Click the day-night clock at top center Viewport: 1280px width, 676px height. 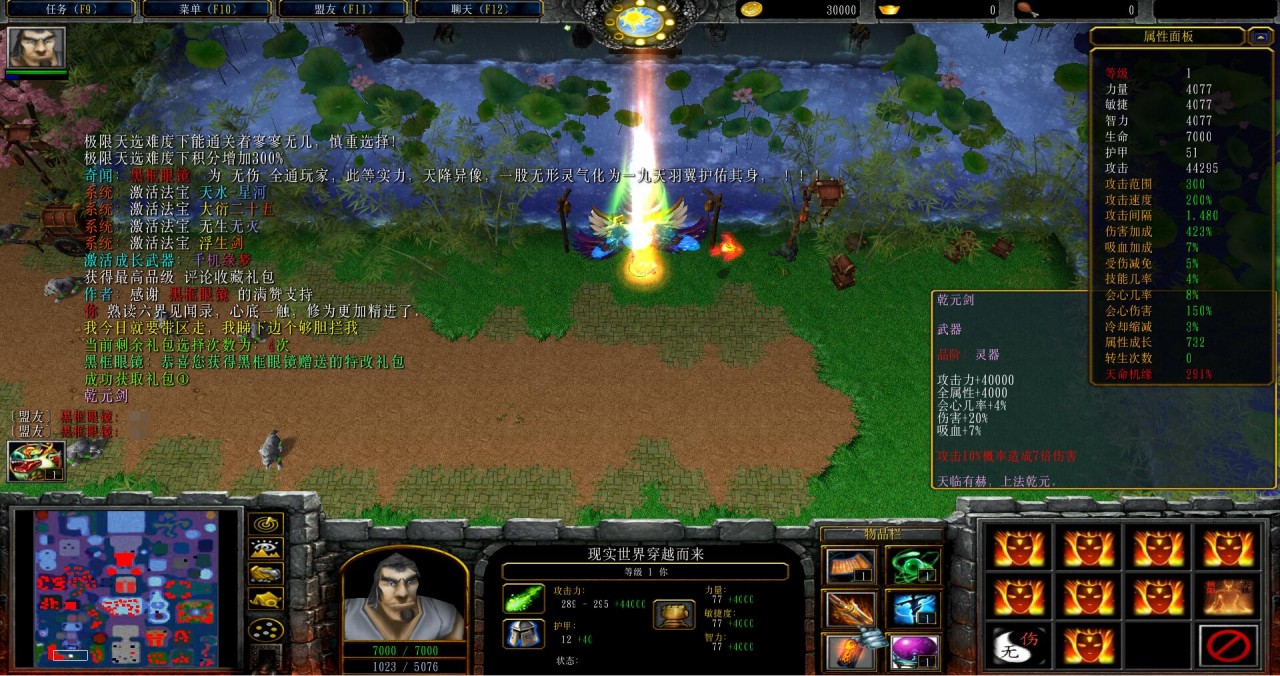pyautogui.click(x=640, y=20)
